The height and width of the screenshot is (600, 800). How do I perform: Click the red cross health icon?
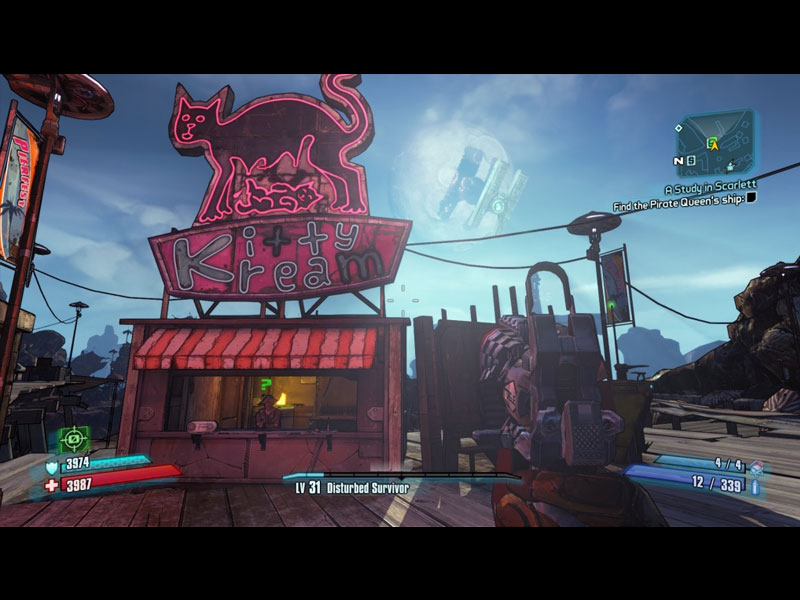(x=52, y=485)
